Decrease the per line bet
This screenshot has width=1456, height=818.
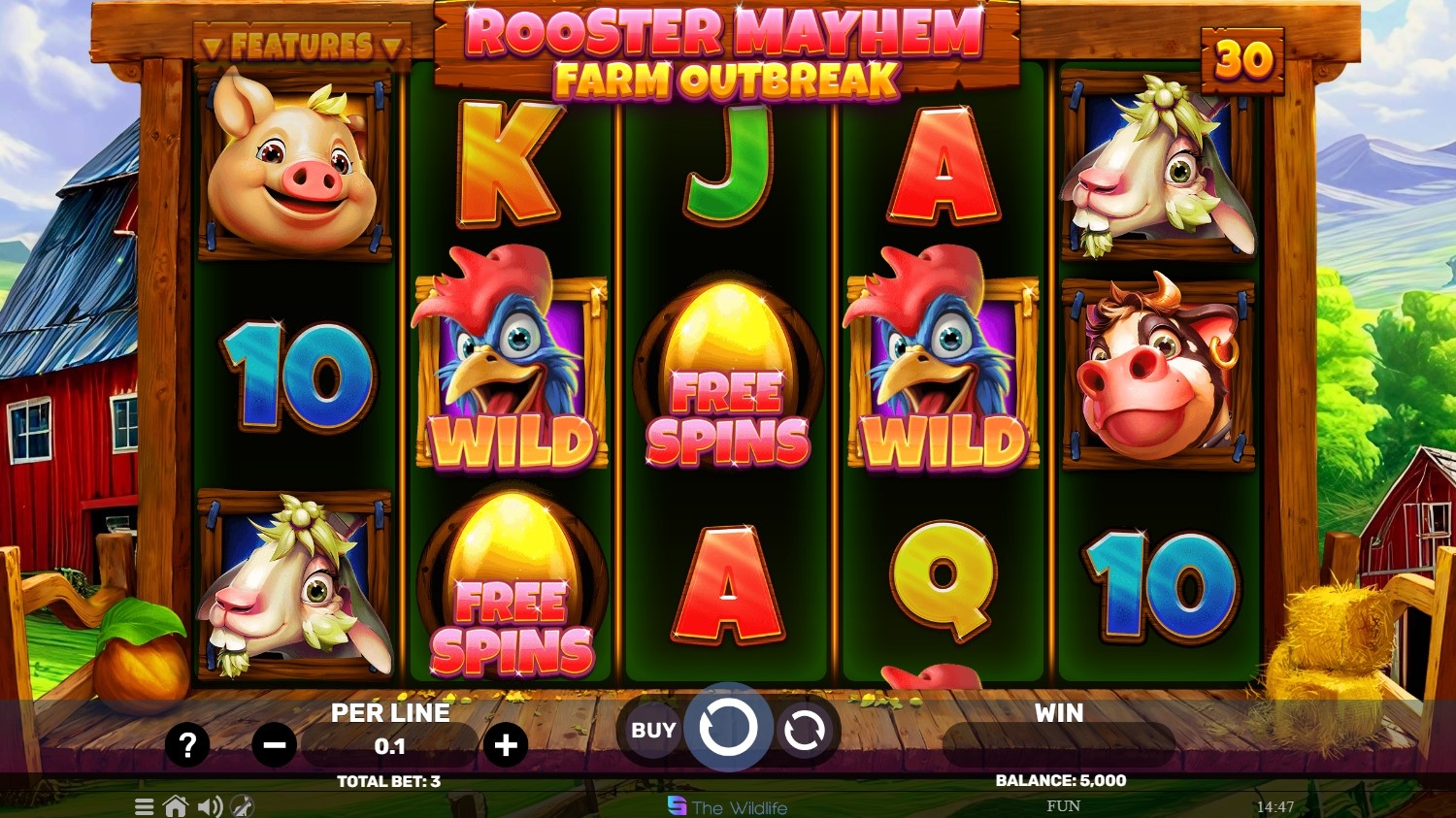click(x=274, y=745)
